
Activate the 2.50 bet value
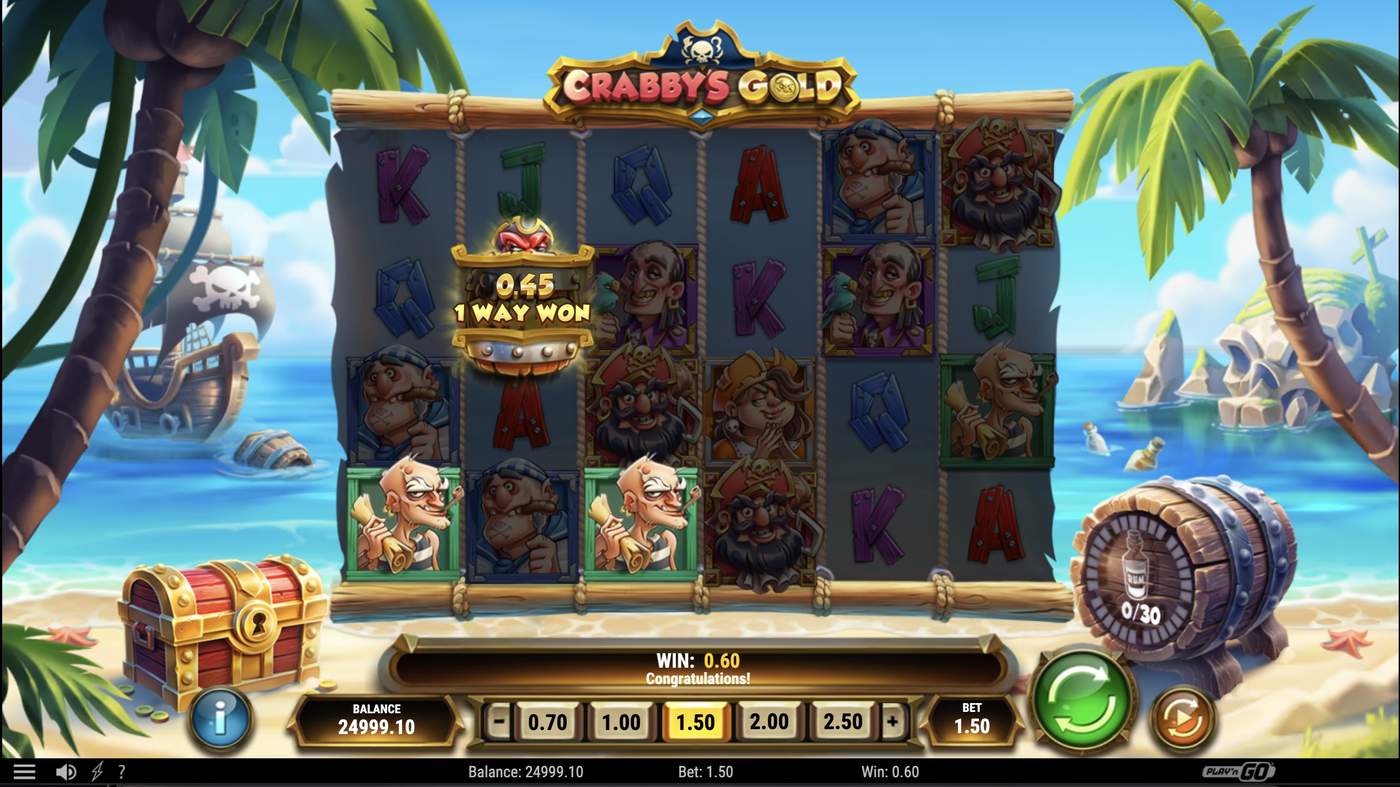pyautogui.click(x=841, y=720)
